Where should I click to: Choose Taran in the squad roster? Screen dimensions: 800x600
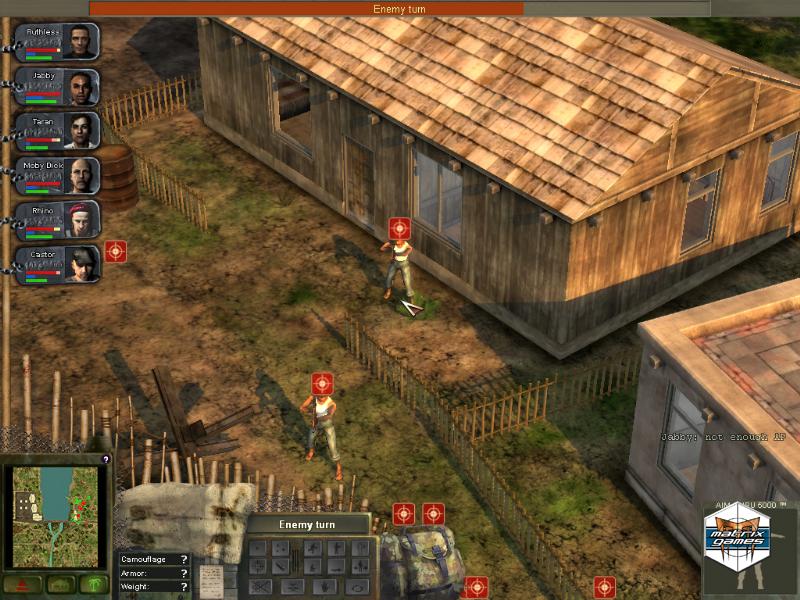pos(60,131)
